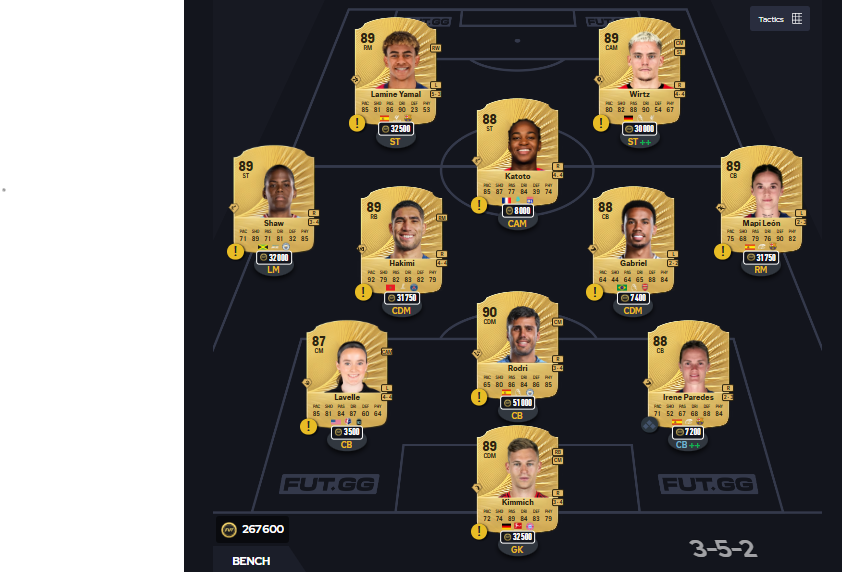This screenshot has width=842, height=572.
Task: Select the Hakimi player card
Action: (x=401, y=237)
